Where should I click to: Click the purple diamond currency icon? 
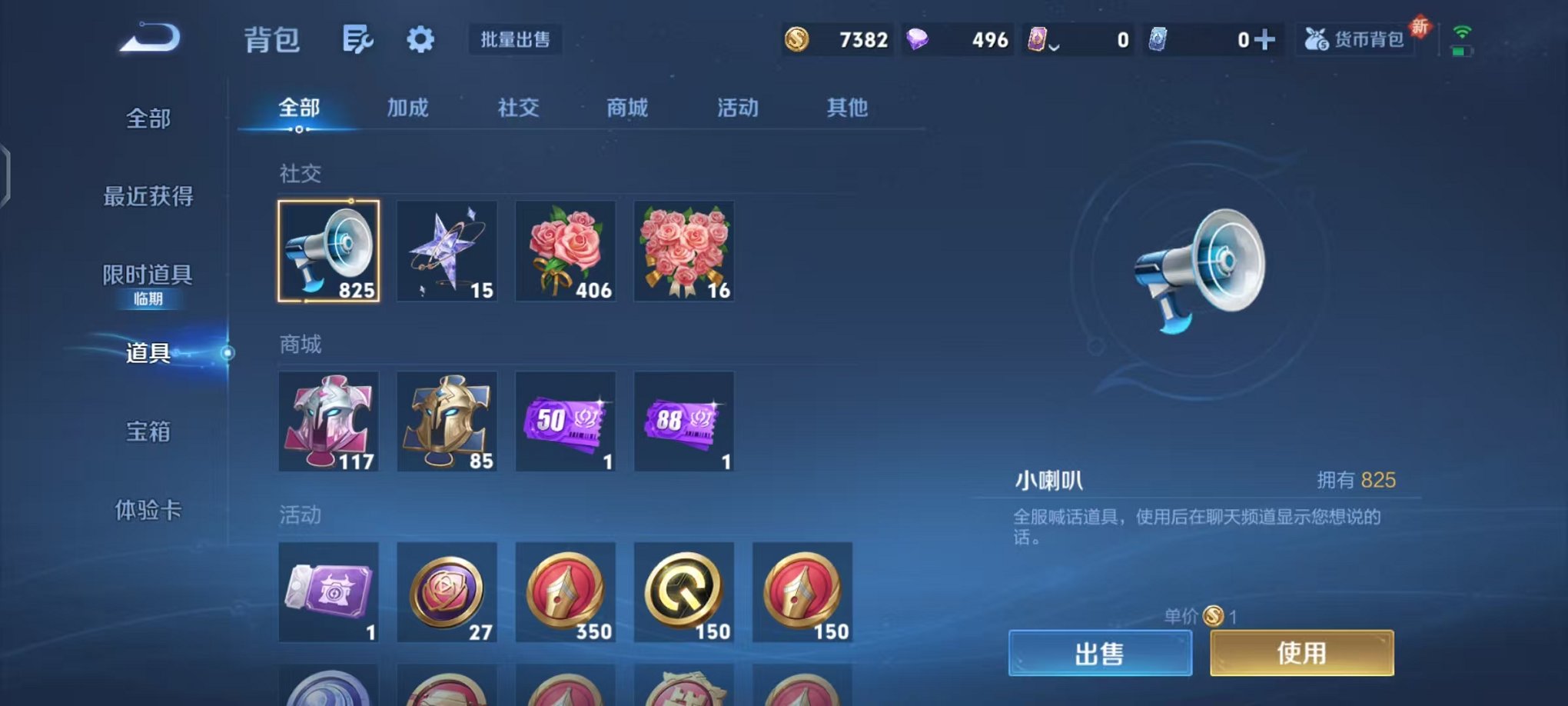click(916, 38)
